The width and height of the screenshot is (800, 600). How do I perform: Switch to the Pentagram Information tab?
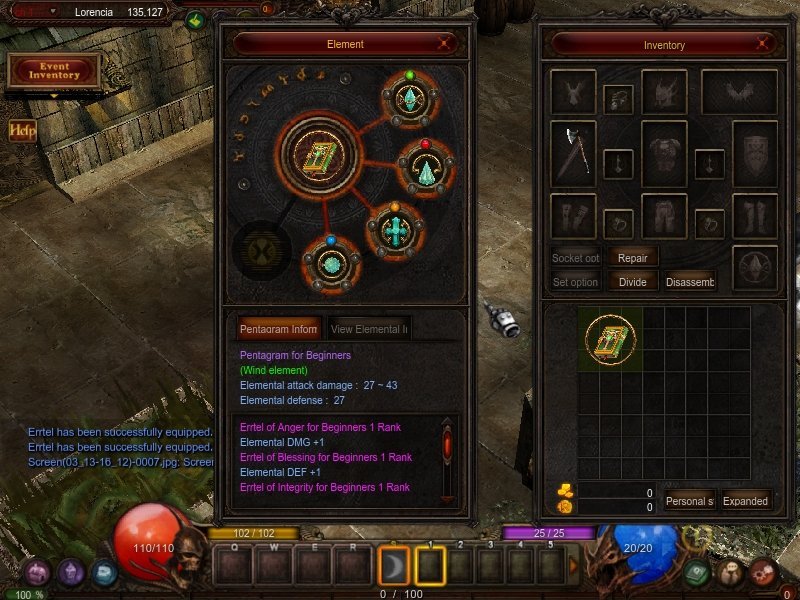pos(279,328)
